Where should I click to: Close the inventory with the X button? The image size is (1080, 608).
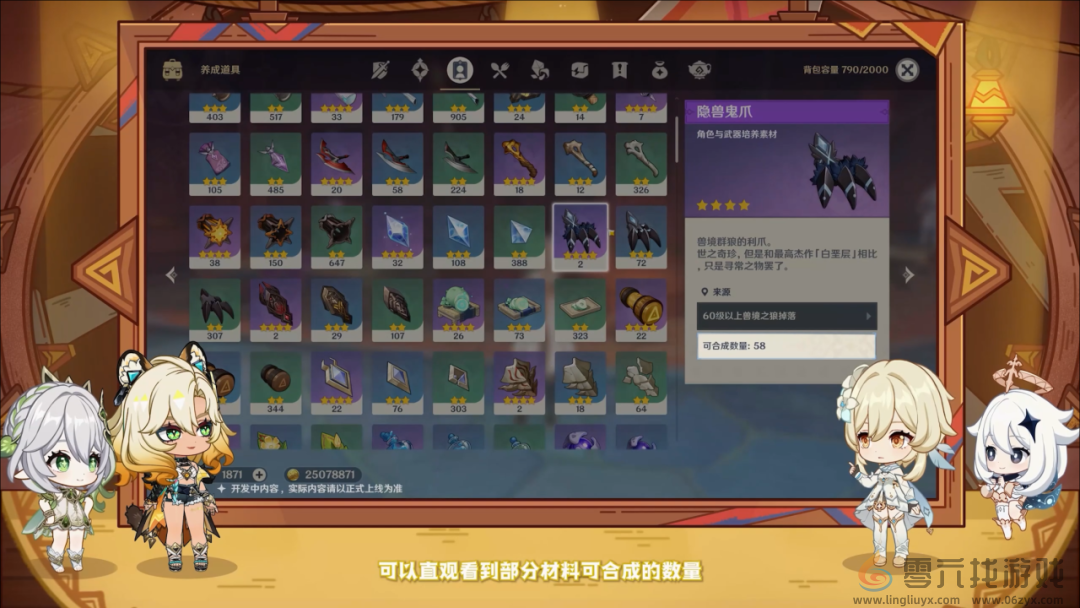[907, 70]
